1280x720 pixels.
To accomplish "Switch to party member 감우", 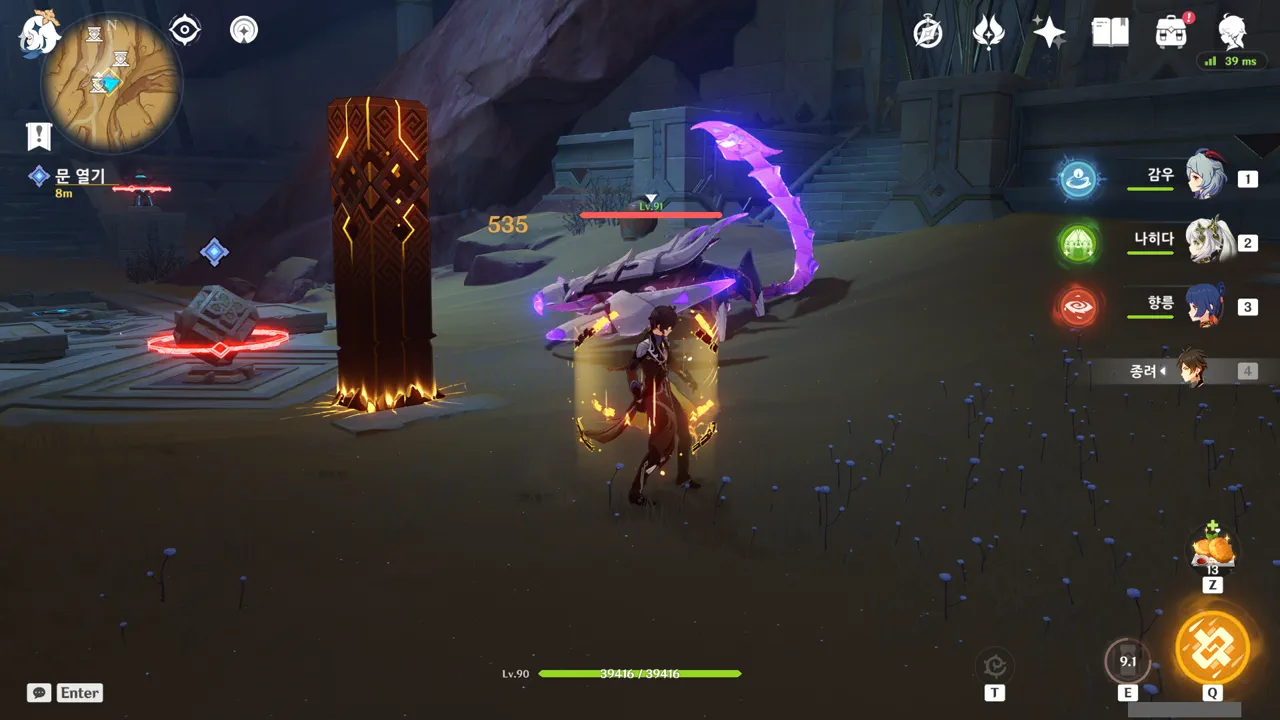I will [x=1205, y=178].
